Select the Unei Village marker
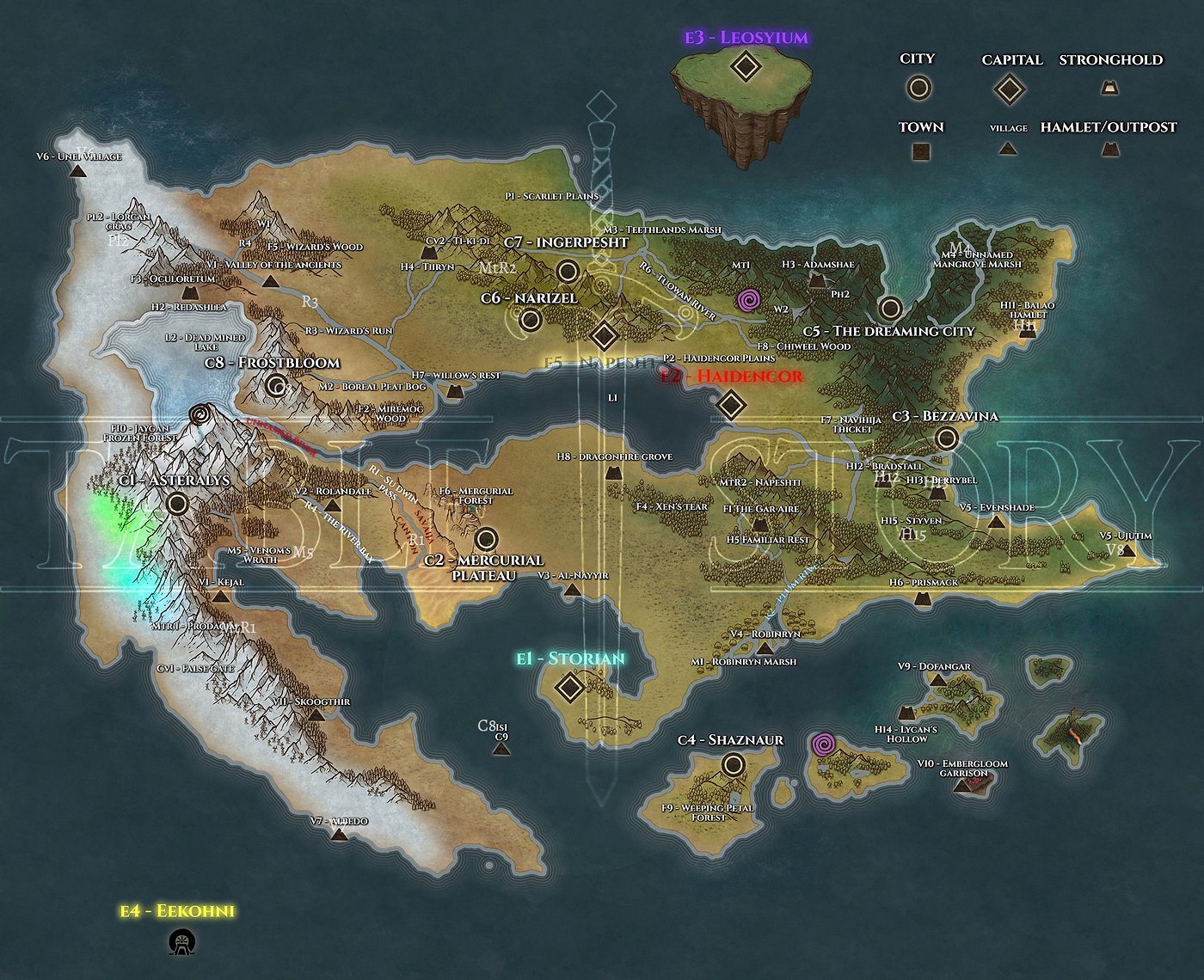This screenshot has width=1204, height=980. [x=78, y=171]
